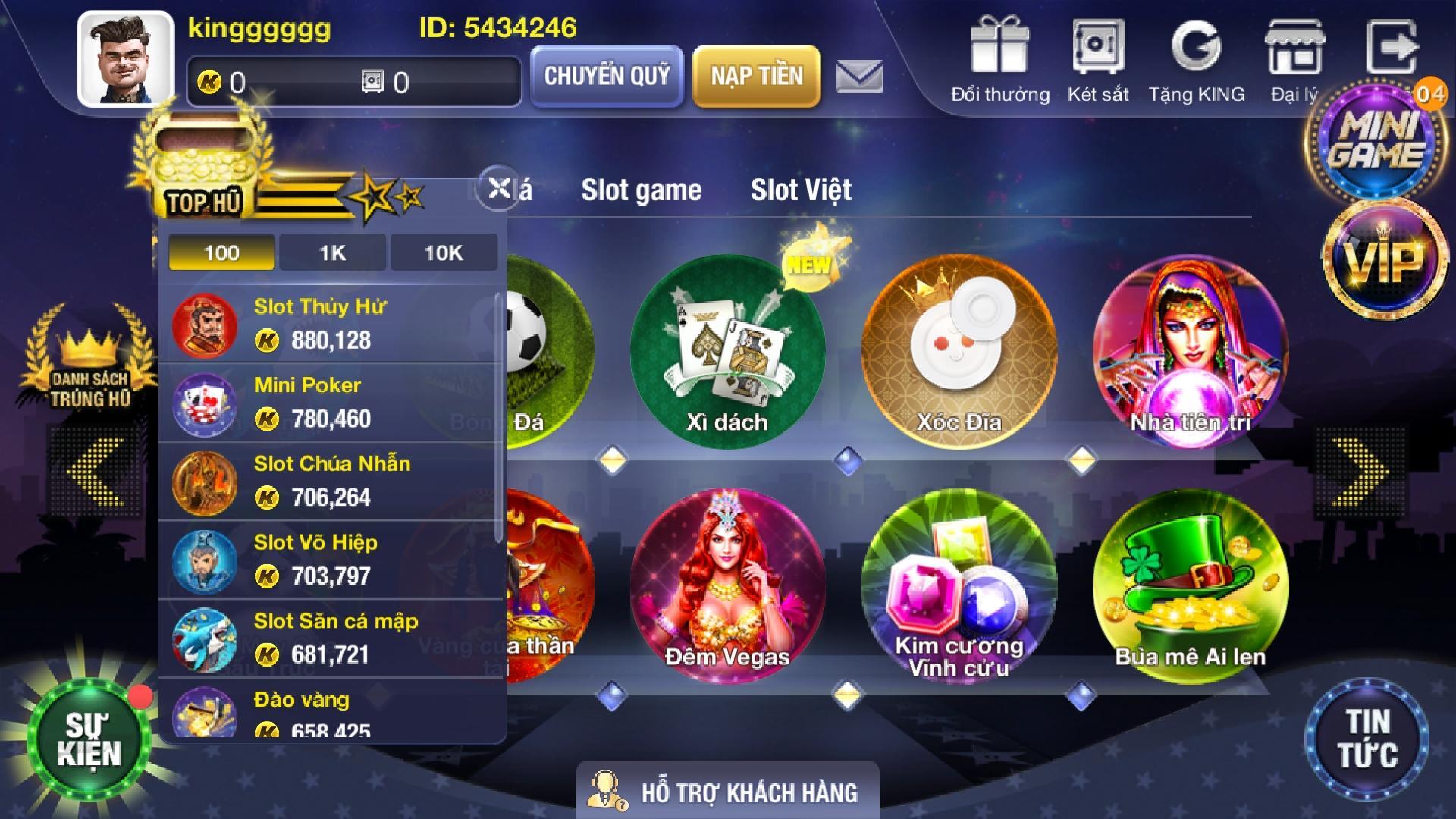Open the Đại lý shop icon
Screen dimensions: 1456x819
[1294, 45]
